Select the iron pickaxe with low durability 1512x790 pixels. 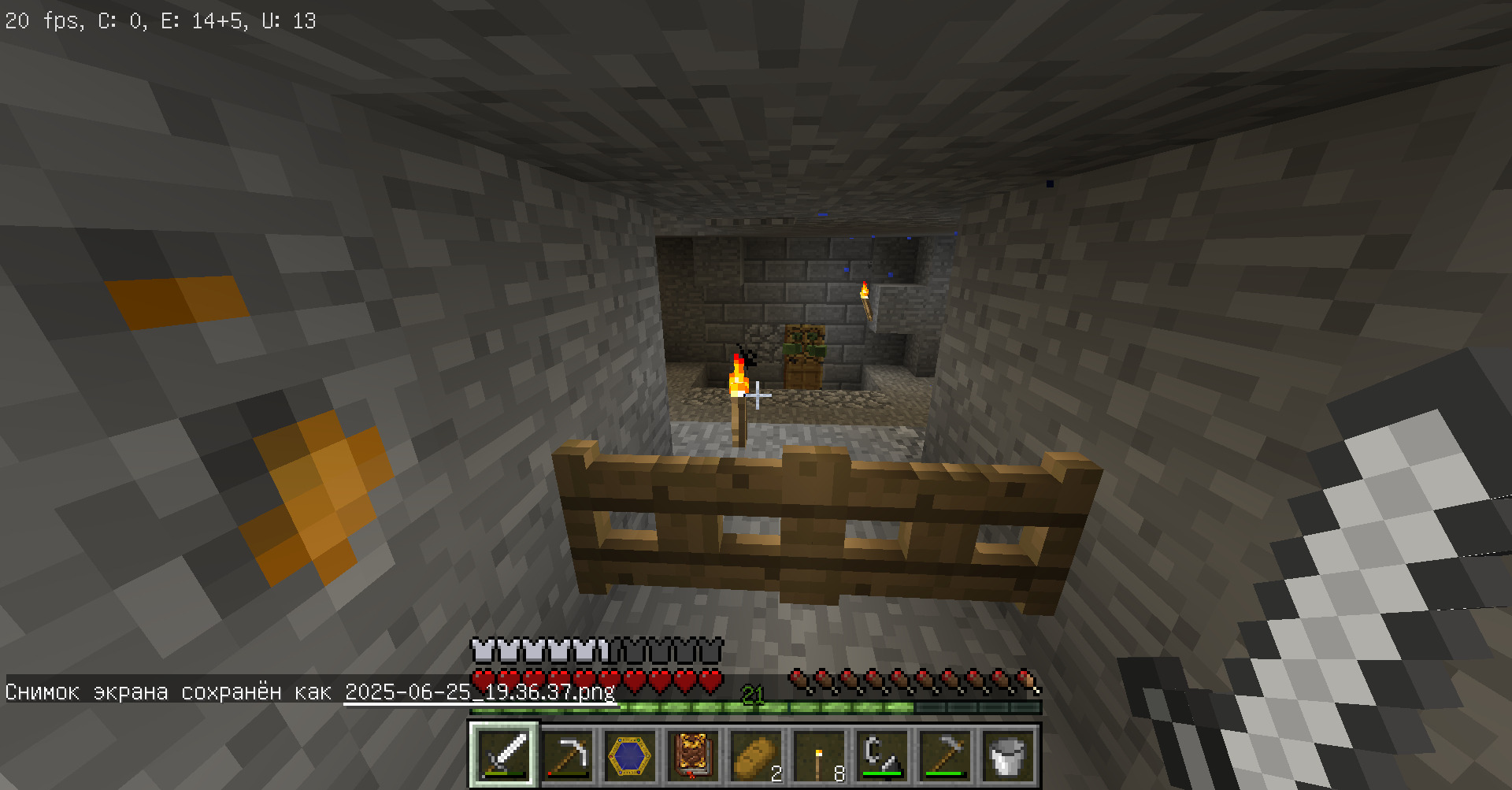pyautogui.click(x=568, y=755)
